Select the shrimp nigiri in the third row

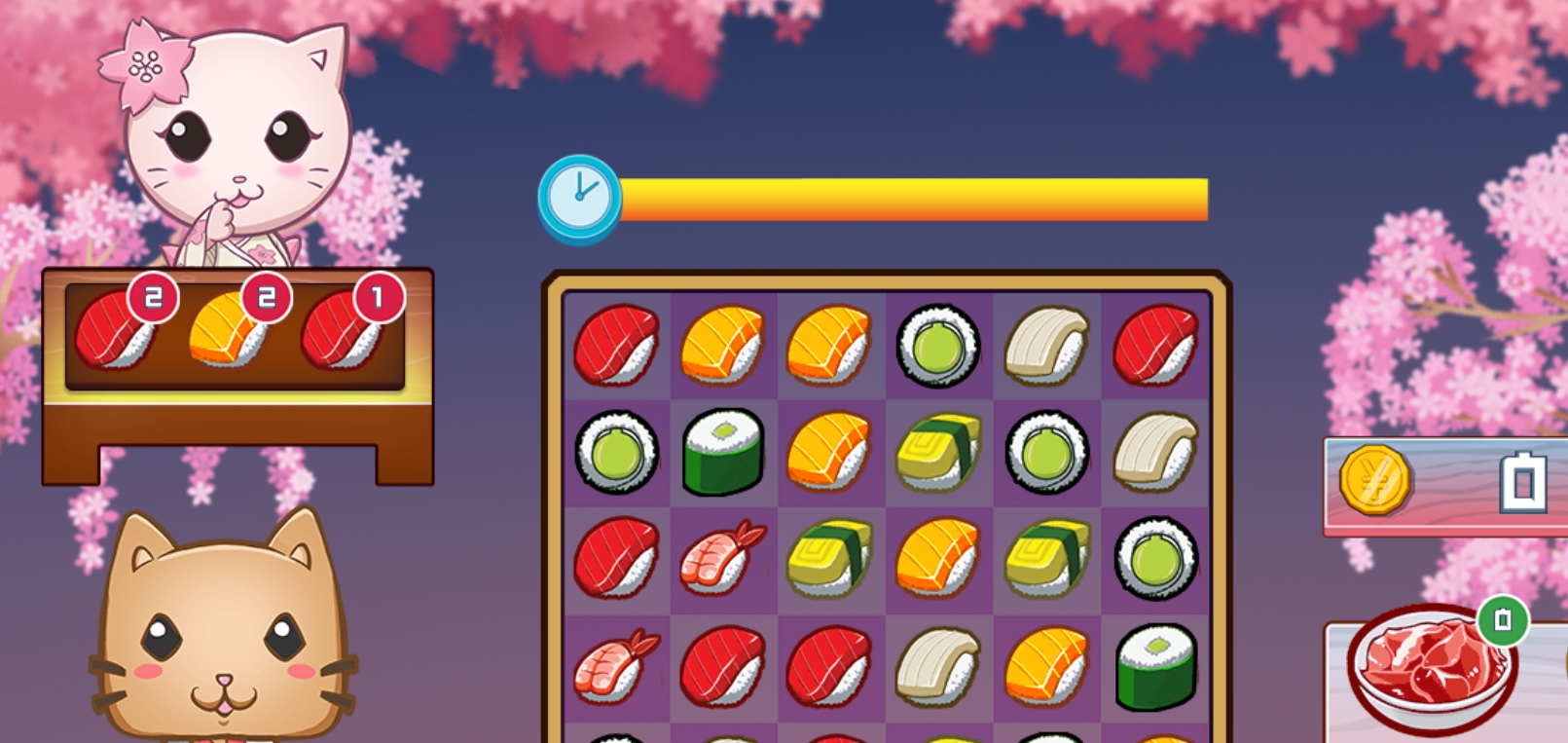coord(720,557)
